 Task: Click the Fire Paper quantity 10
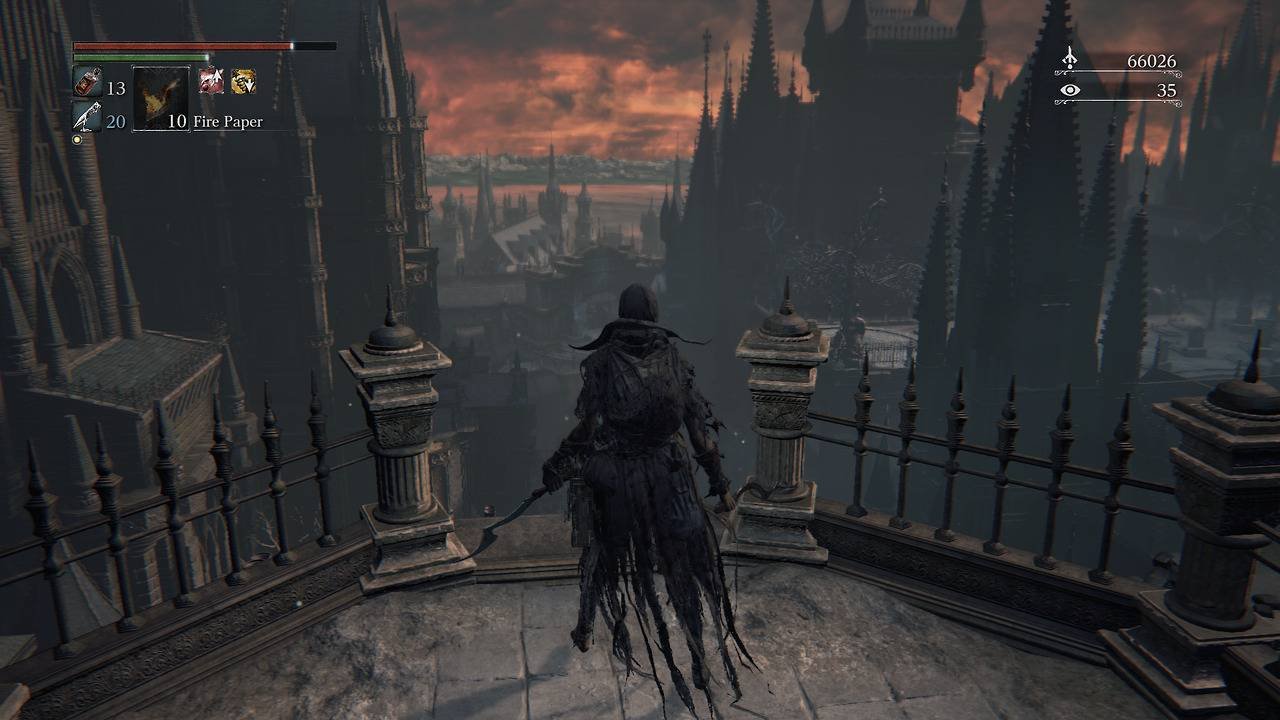tap(178, 121)
